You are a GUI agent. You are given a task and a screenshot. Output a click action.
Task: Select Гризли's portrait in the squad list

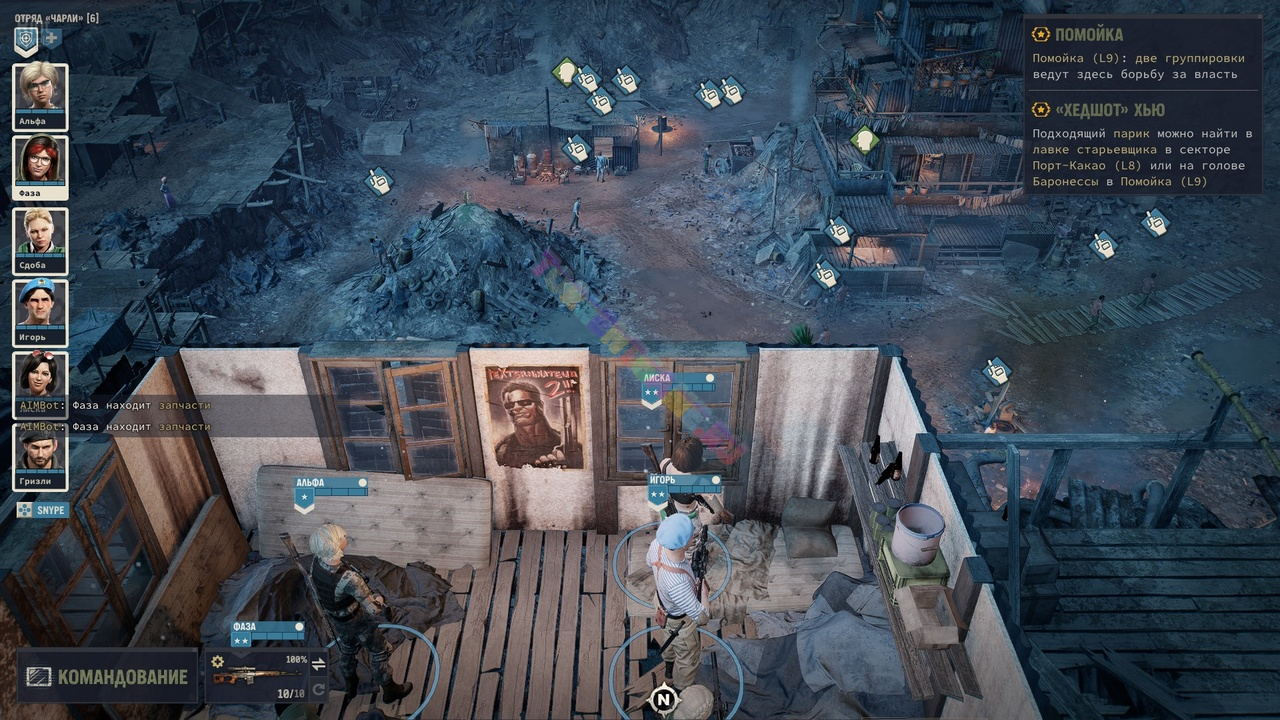pyautogui.click(x=41, y=452)
